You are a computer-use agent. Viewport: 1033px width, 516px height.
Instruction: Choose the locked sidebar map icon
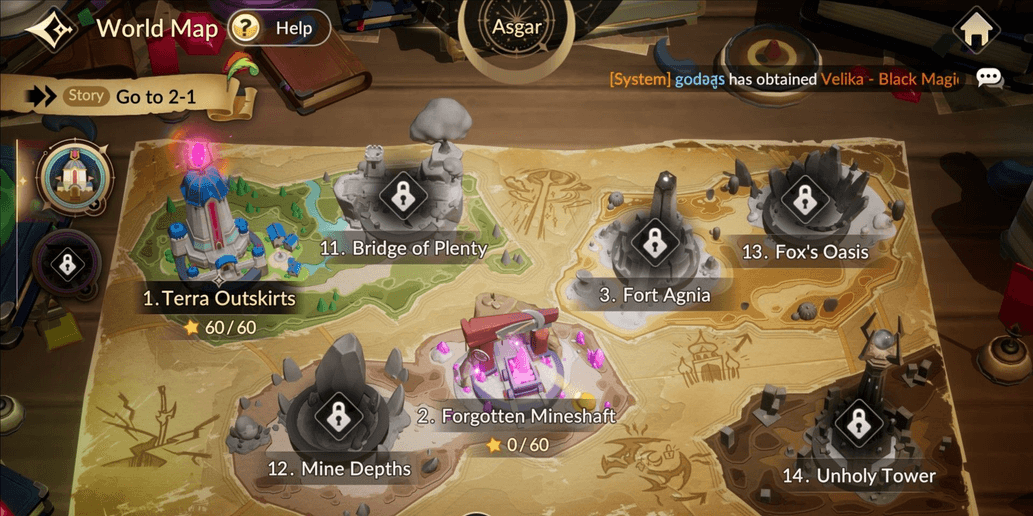pyautogui.click(x=67, y=265)
